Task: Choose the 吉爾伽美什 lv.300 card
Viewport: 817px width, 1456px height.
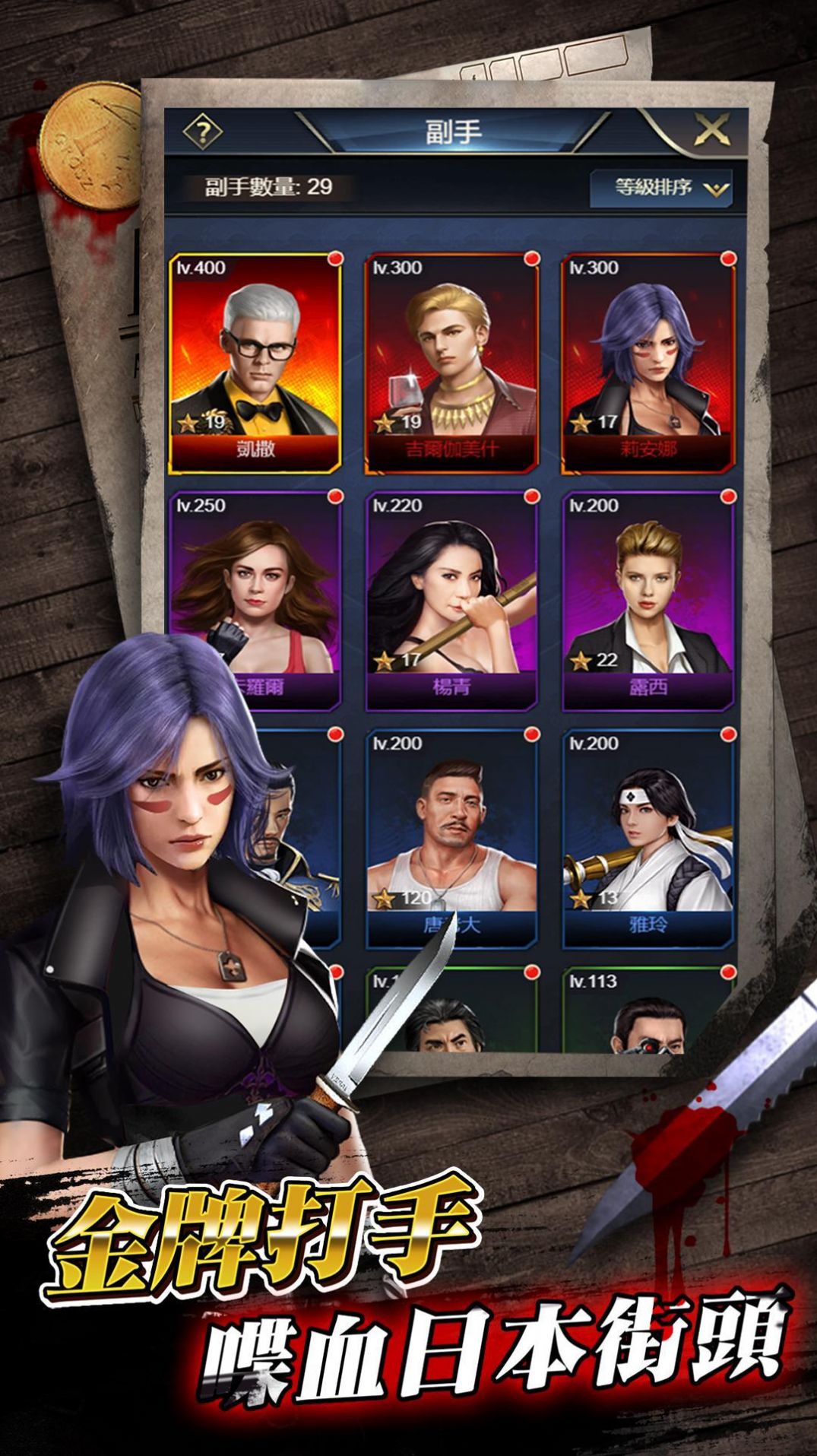Action: 452,363
